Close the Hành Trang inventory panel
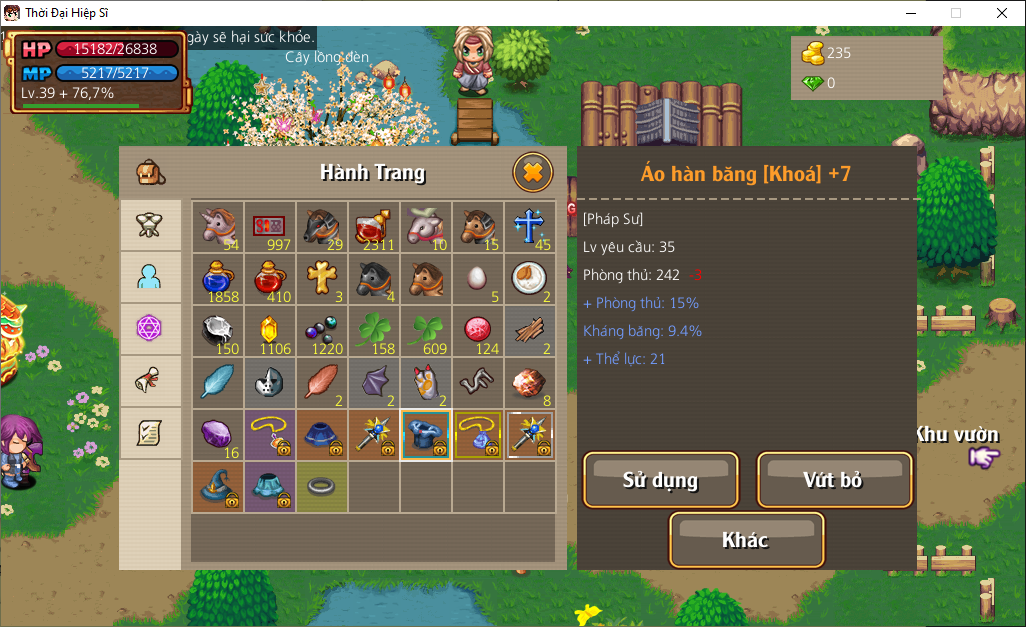1026x627 pixels. click(533, 172)
